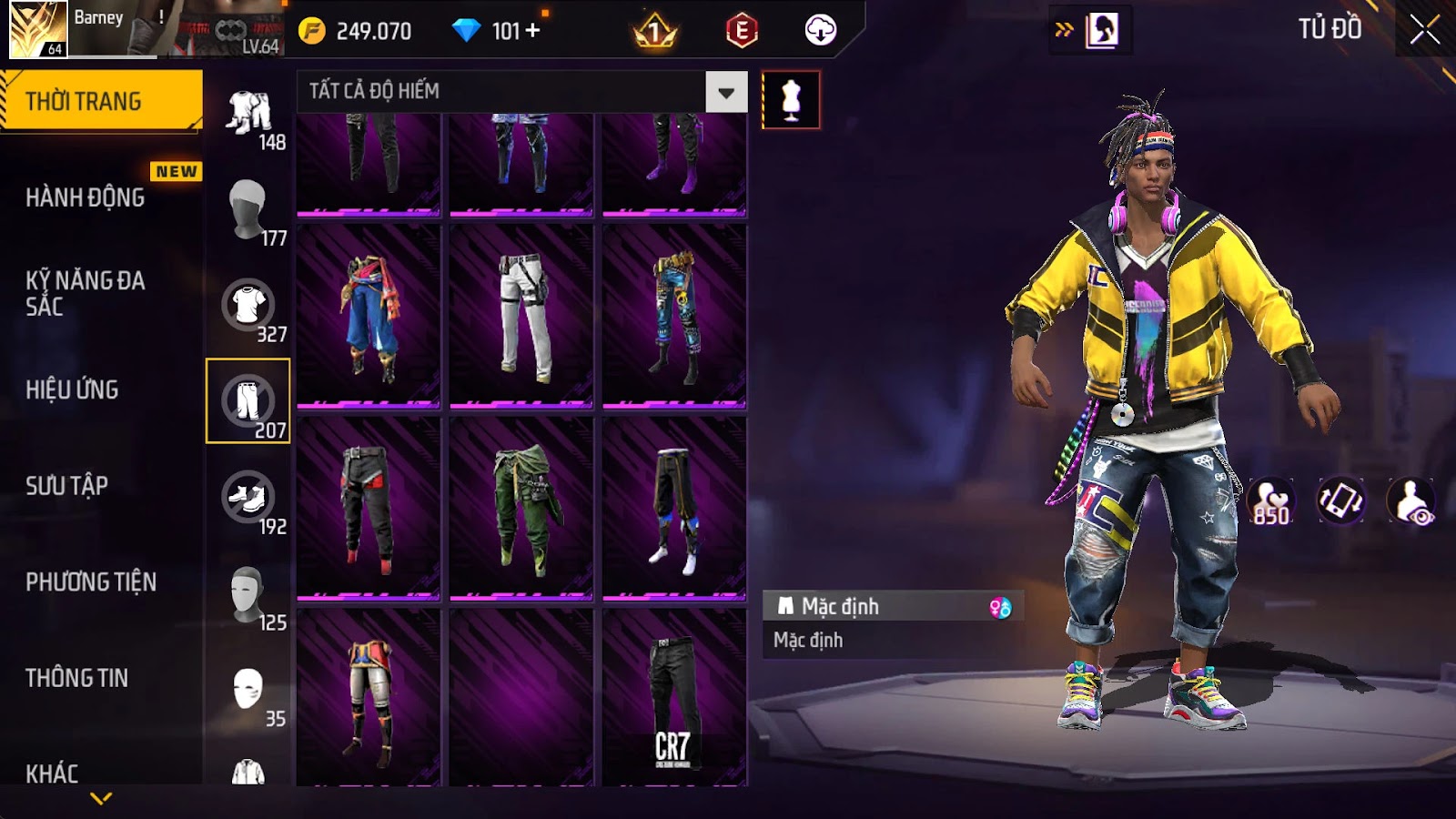Choose the shoes category icon

coord(248,499)
